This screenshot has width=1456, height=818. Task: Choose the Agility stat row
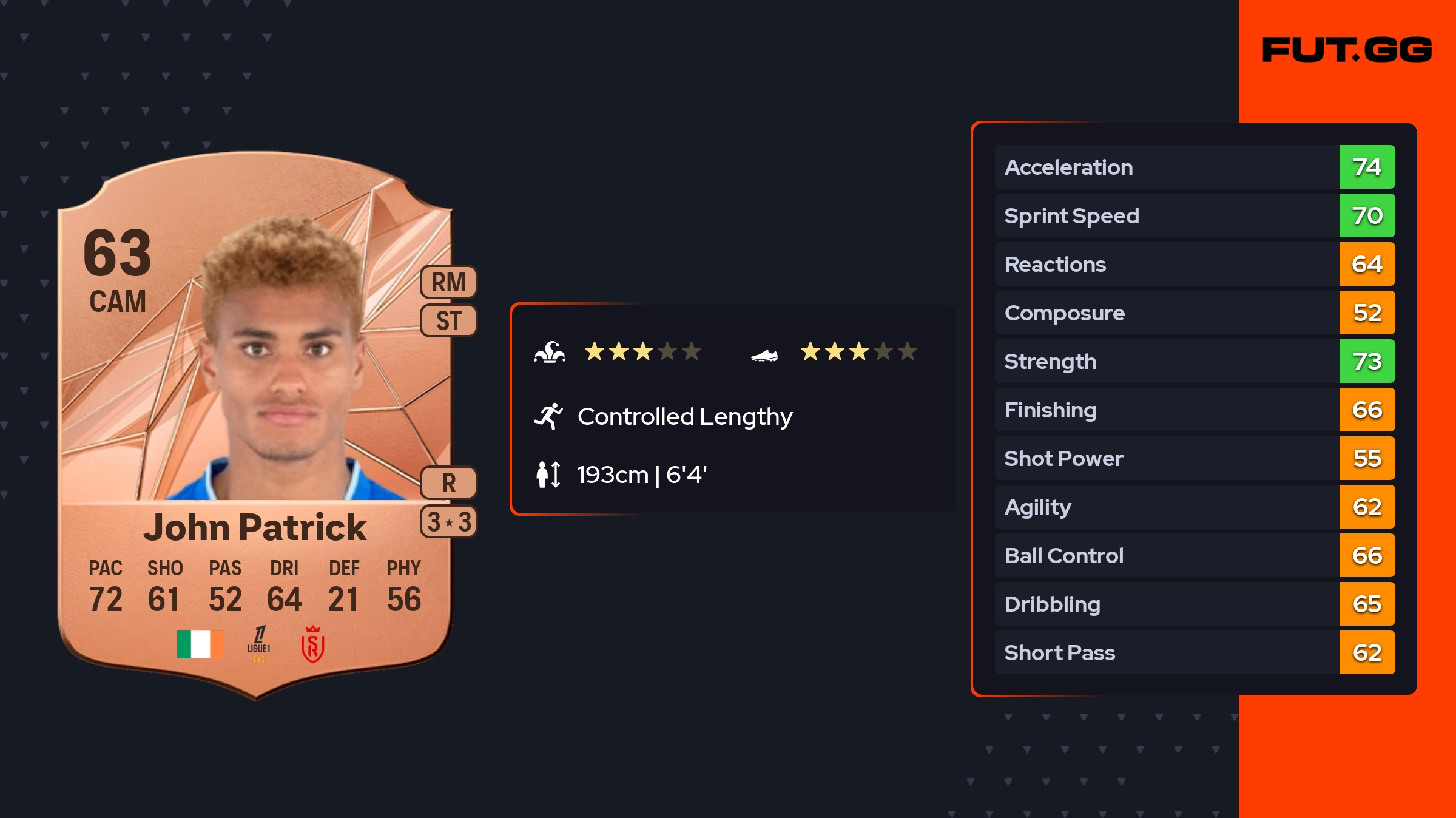pyautogui.click(x=1194, y=507)
